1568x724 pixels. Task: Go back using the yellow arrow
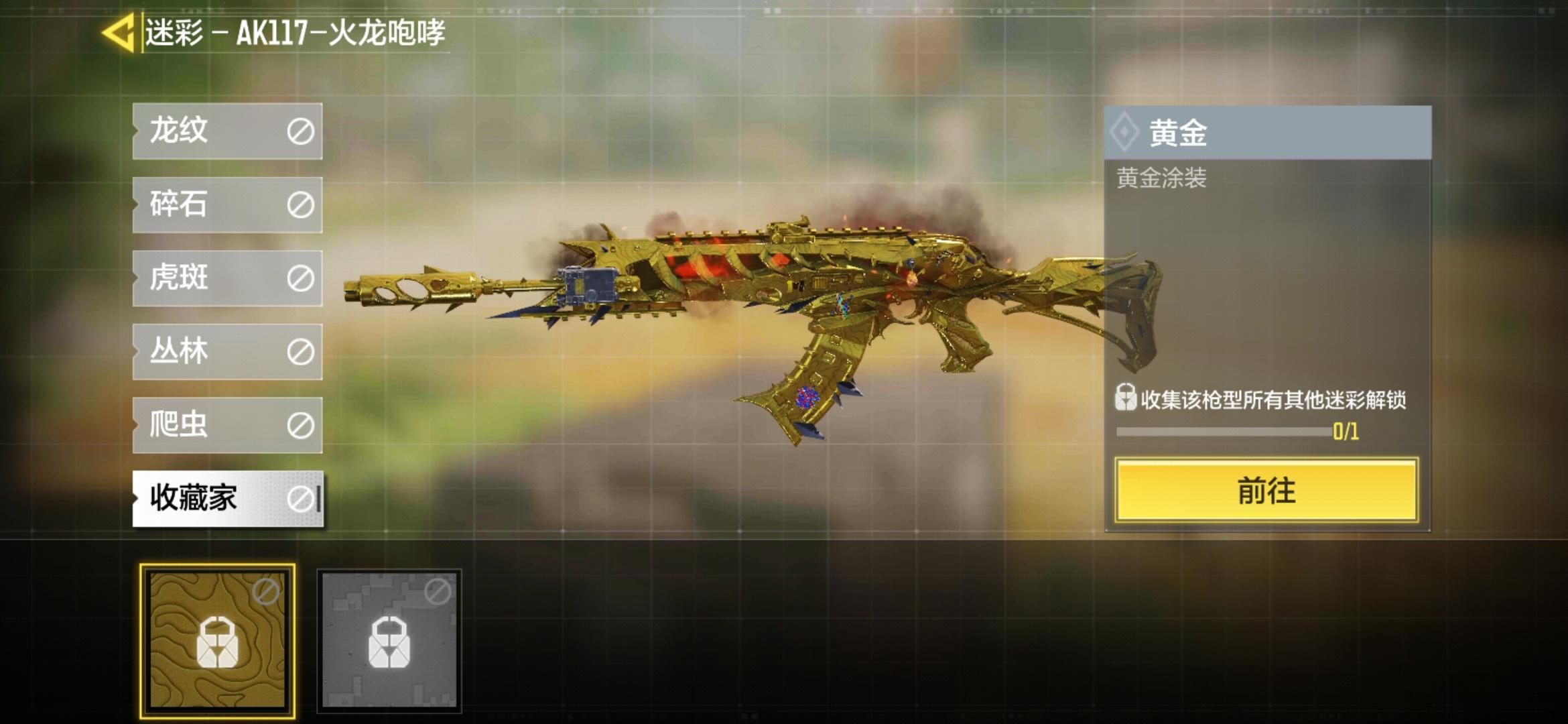tap(119, 32)
